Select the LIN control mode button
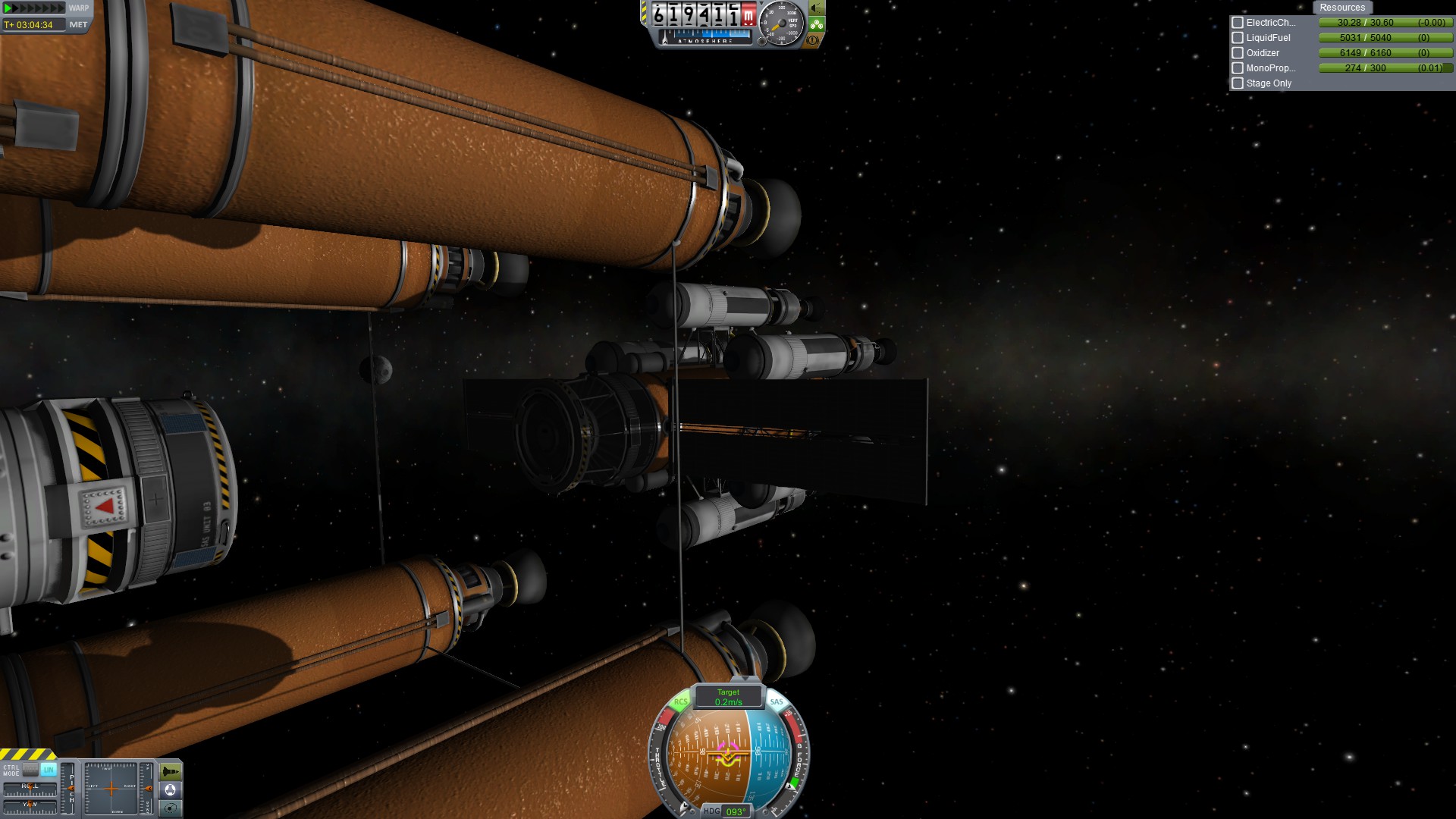 tap(49, 770)
